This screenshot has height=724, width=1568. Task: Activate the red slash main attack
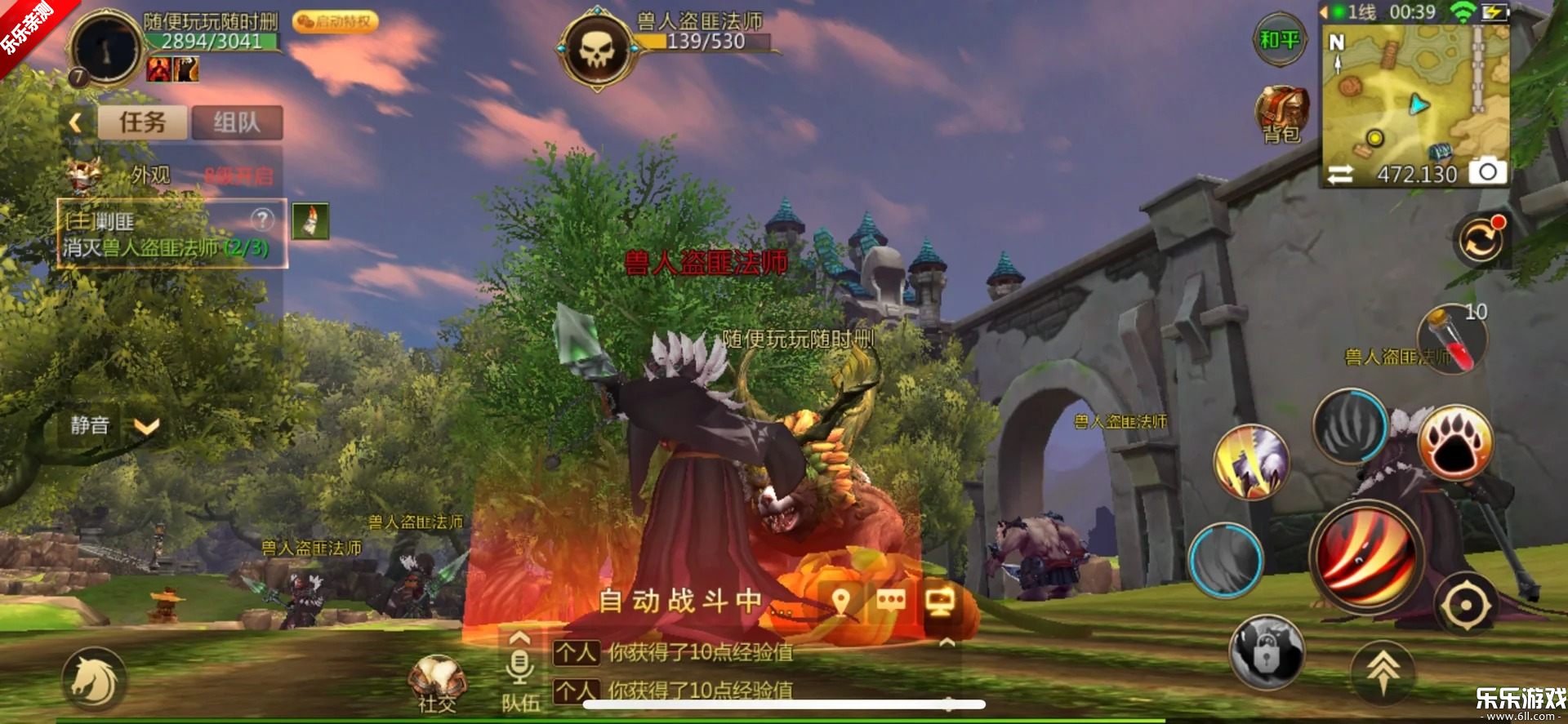pyautogui.click(x=1366, y=556)
